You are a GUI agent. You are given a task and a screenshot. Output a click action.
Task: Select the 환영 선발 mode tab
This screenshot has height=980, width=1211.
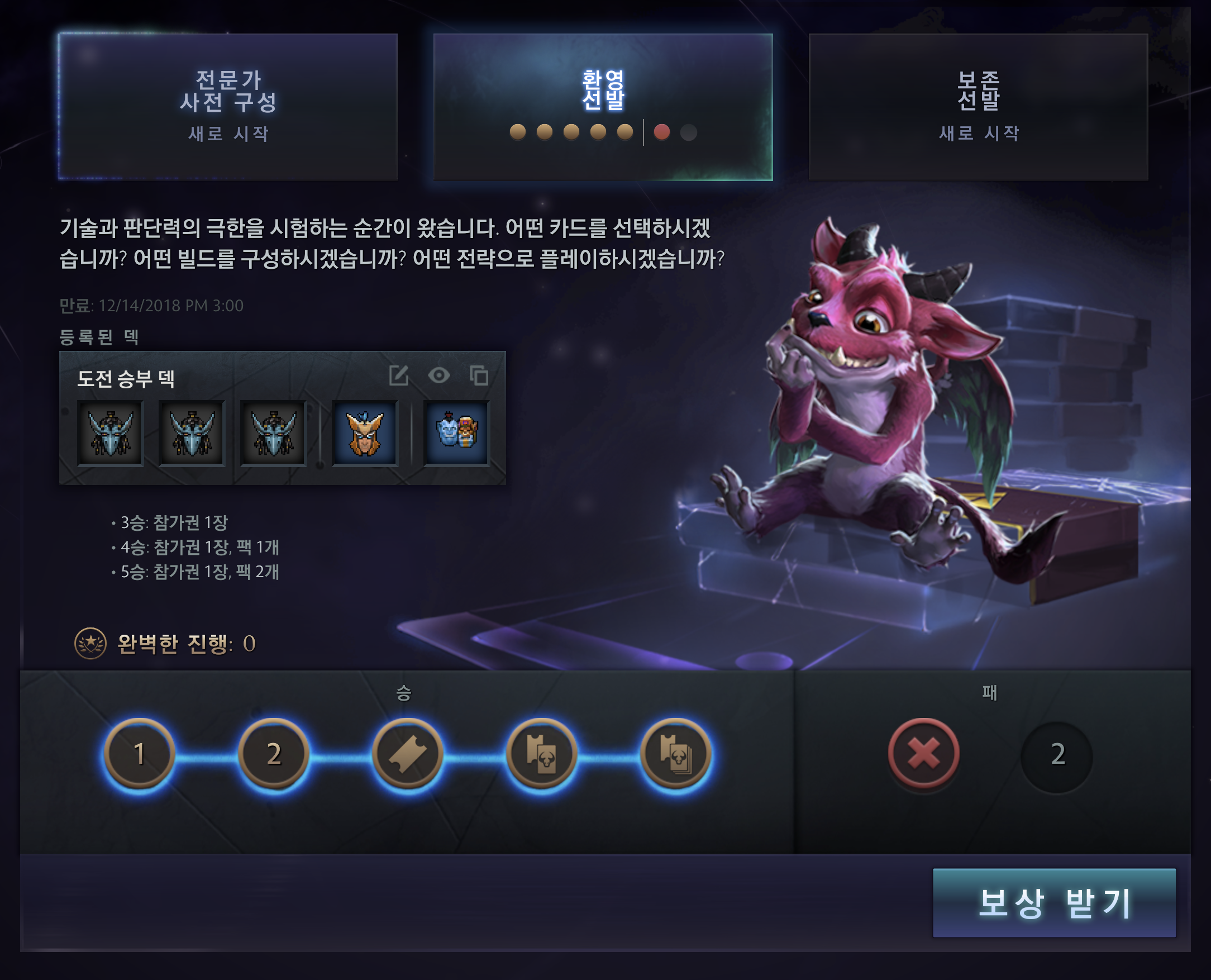click(603, 107)
